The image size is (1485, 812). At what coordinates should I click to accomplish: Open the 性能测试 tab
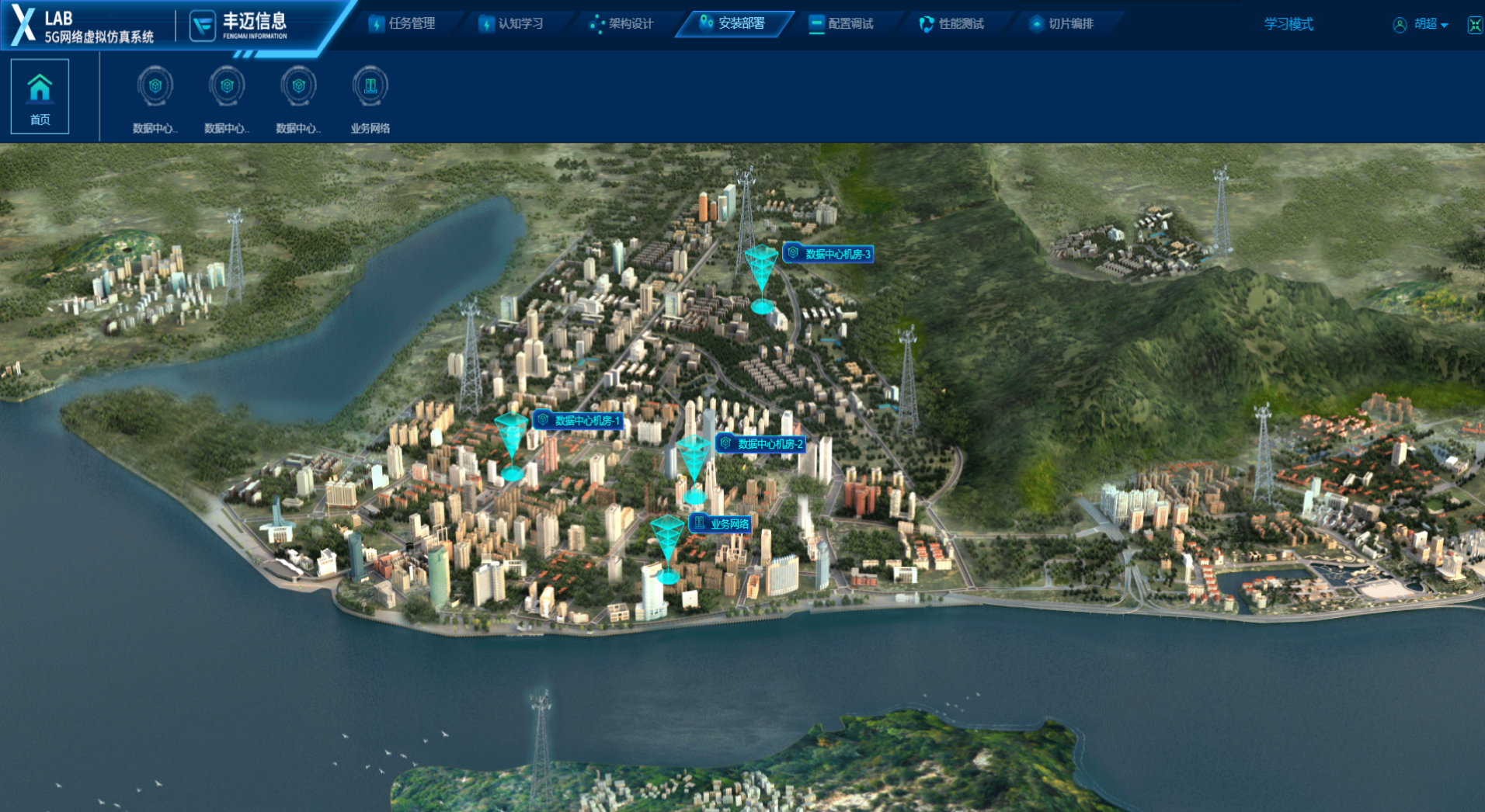point(952,23)
